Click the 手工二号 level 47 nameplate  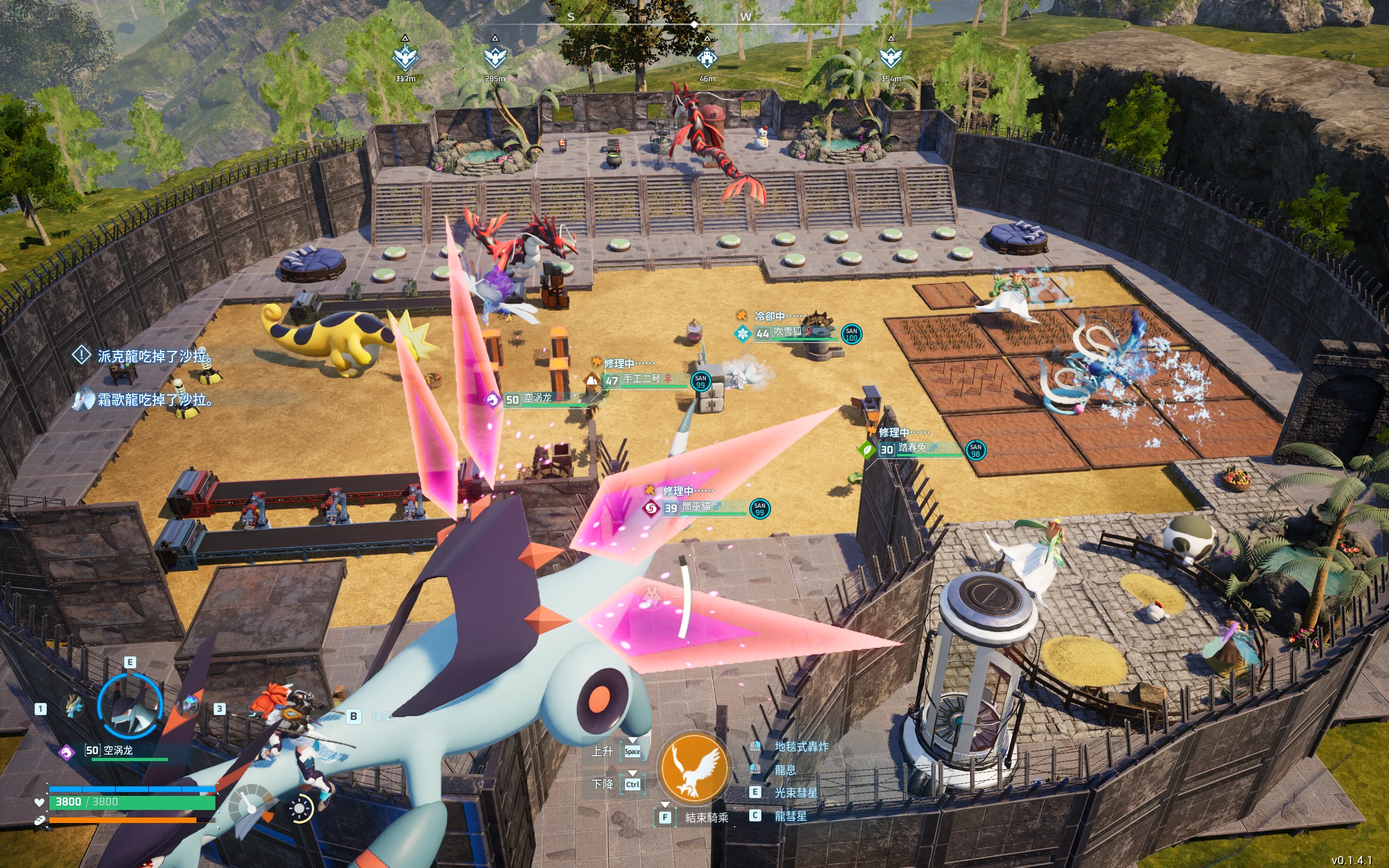[642, 379]
